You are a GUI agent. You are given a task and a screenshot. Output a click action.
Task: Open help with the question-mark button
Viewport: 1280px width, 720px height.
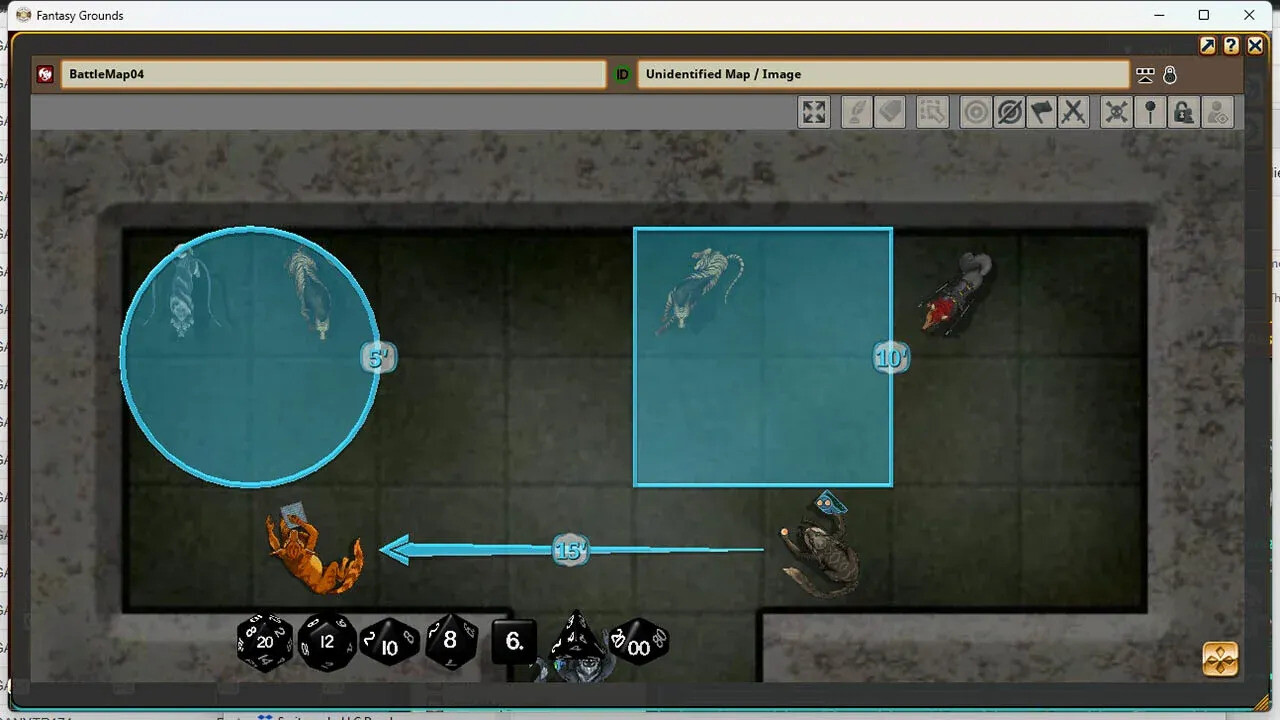click(x=1231, y=46)
